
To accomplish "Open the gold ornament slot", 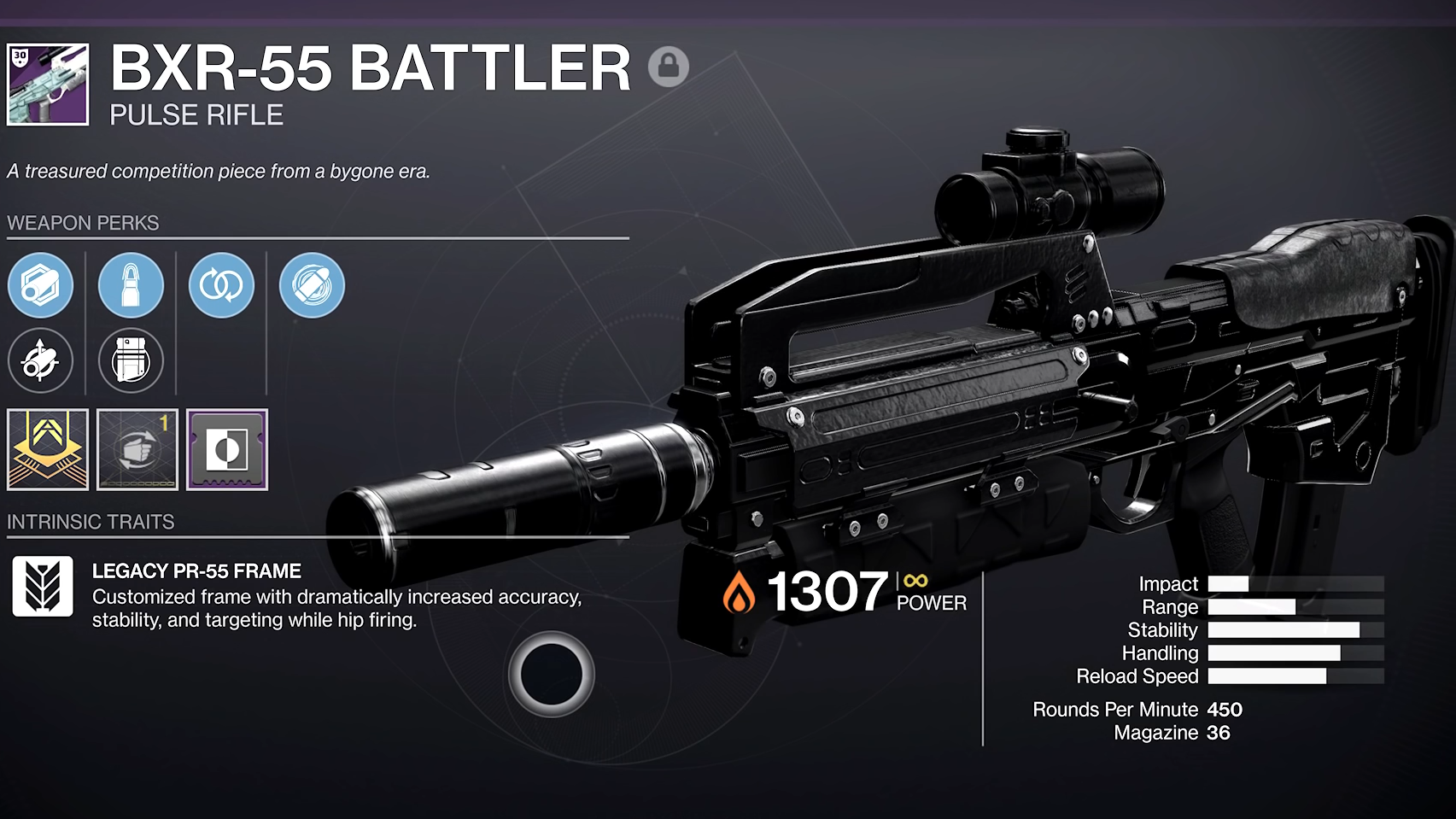I will [49, 450].
